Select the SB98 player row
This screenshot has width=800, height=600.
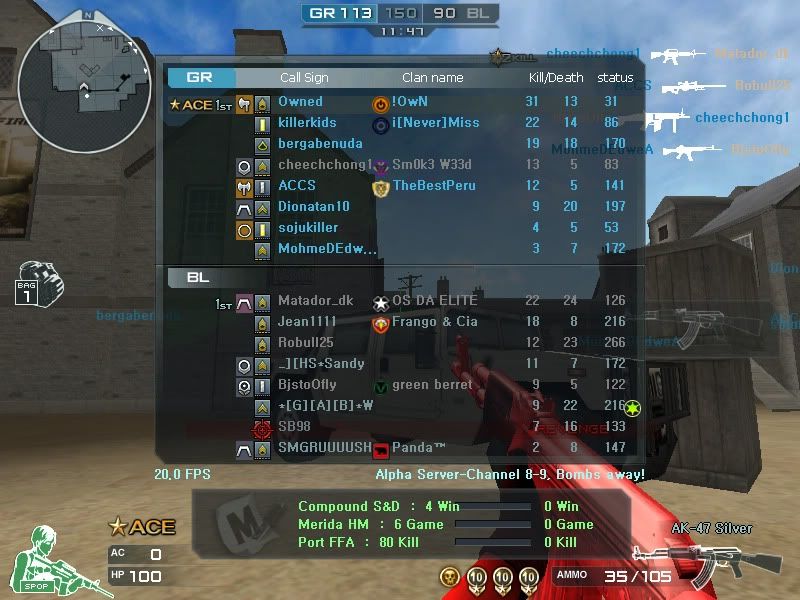click(x=294, y=427)
